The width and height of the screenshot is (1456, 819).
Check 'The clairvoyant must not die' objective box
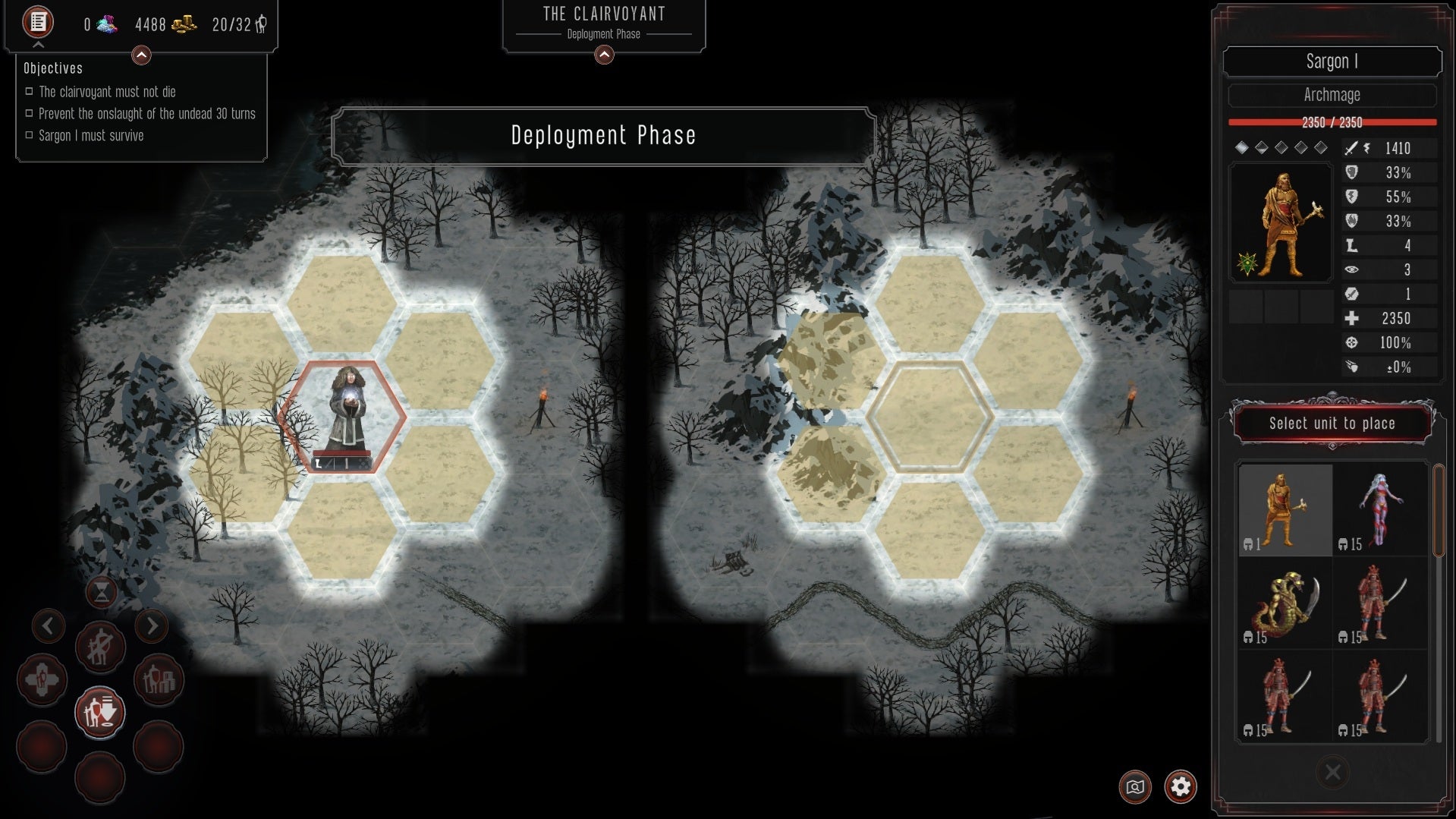[x=29, y=91]
